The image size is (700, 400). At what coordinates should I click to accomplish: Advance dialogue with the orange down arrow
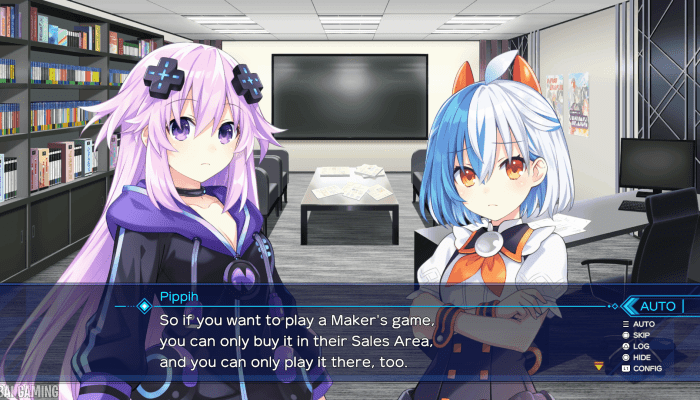(600, 366)
